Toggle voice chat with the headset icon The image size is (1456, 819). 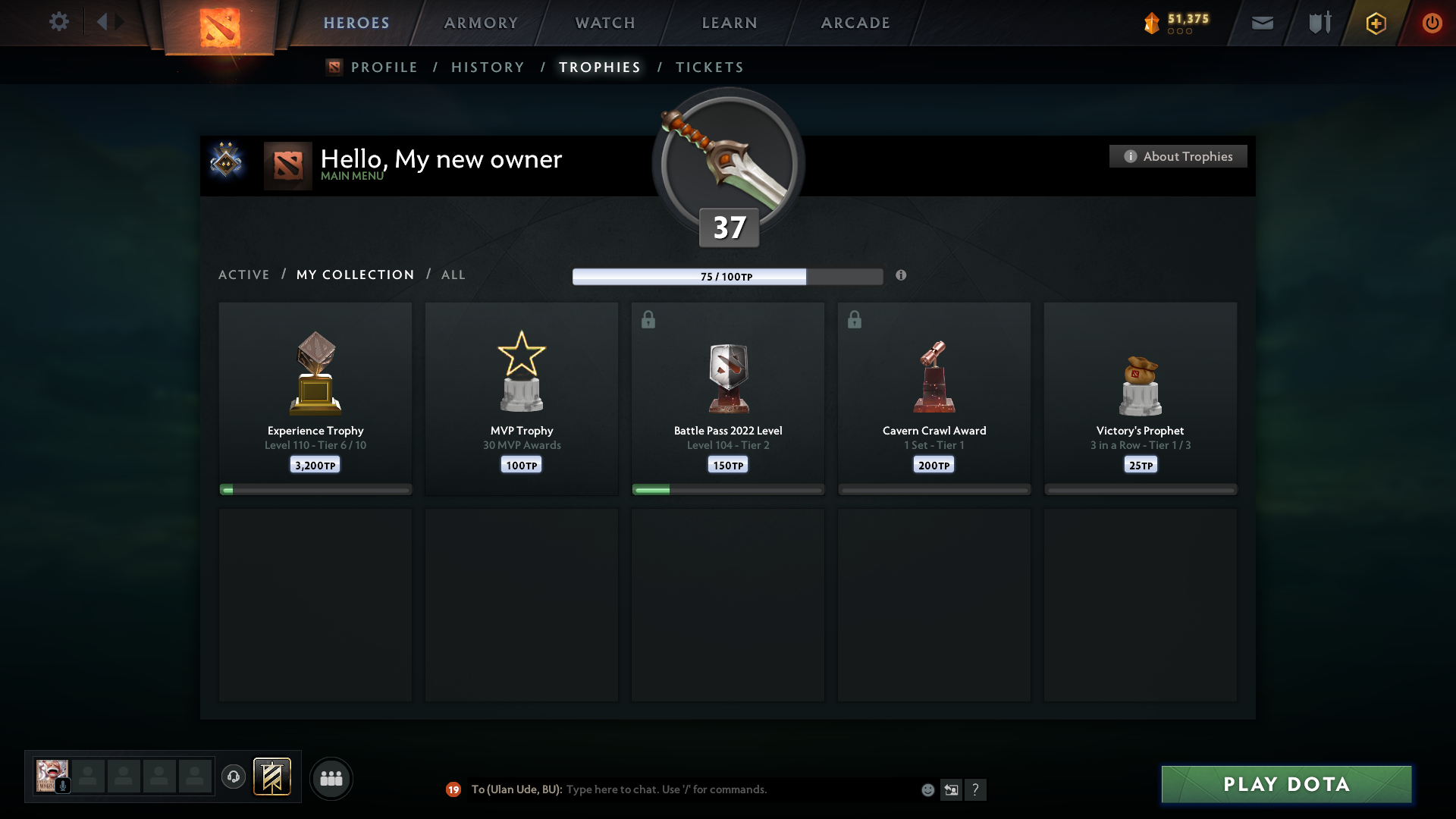point(234,777)
